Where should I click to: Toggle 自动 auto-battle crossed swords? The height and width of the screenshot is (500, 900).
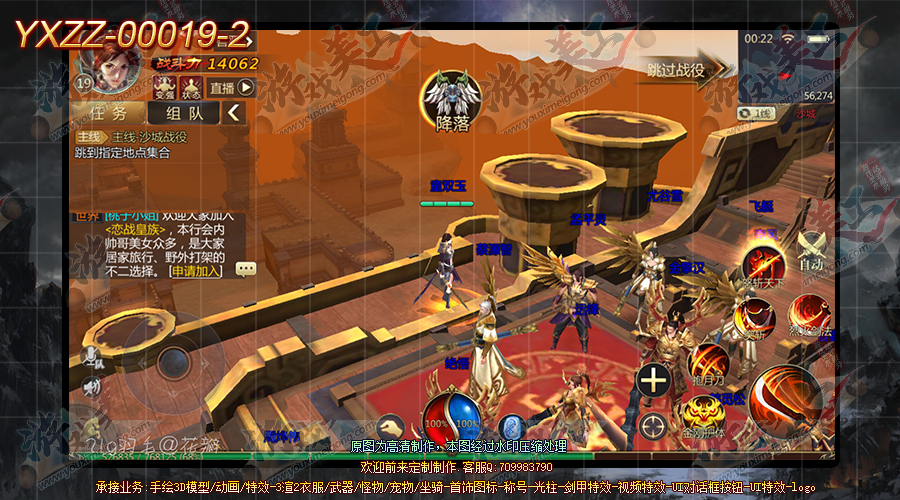(811, 250)
